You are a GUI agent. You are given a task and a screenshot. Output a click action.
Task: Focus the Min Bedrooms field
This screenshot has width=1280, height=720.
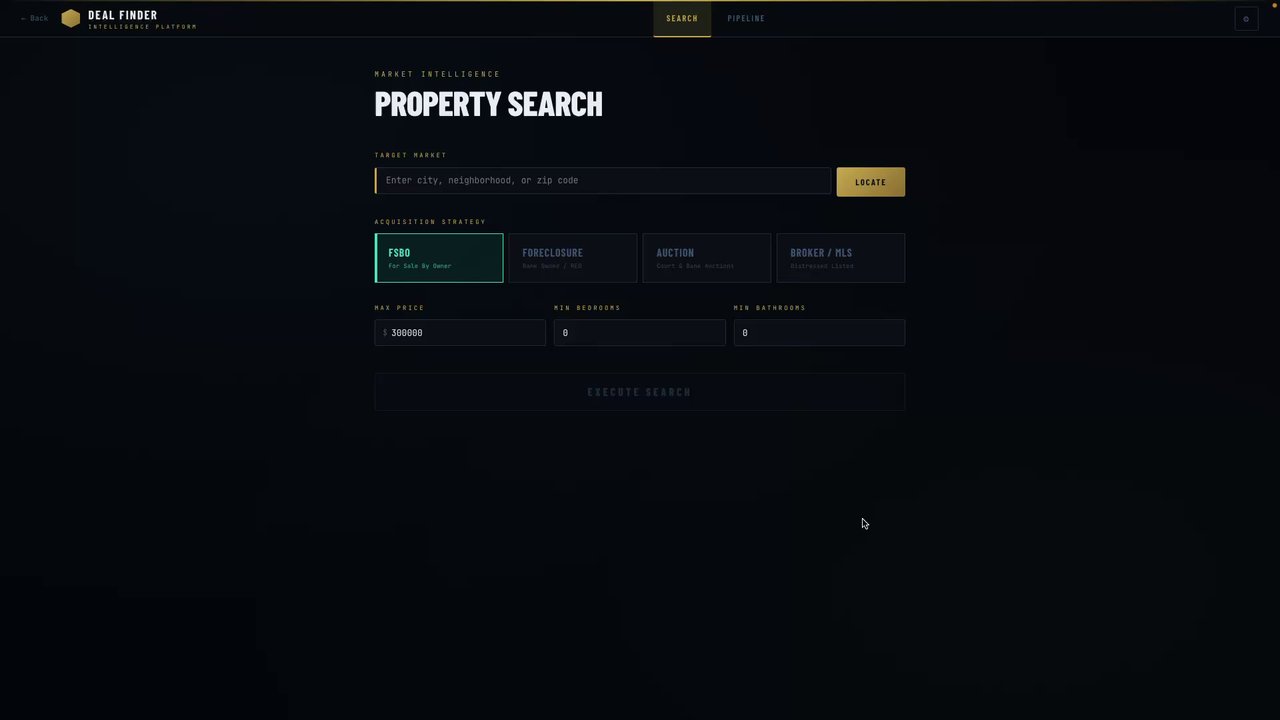coord(640,333)
